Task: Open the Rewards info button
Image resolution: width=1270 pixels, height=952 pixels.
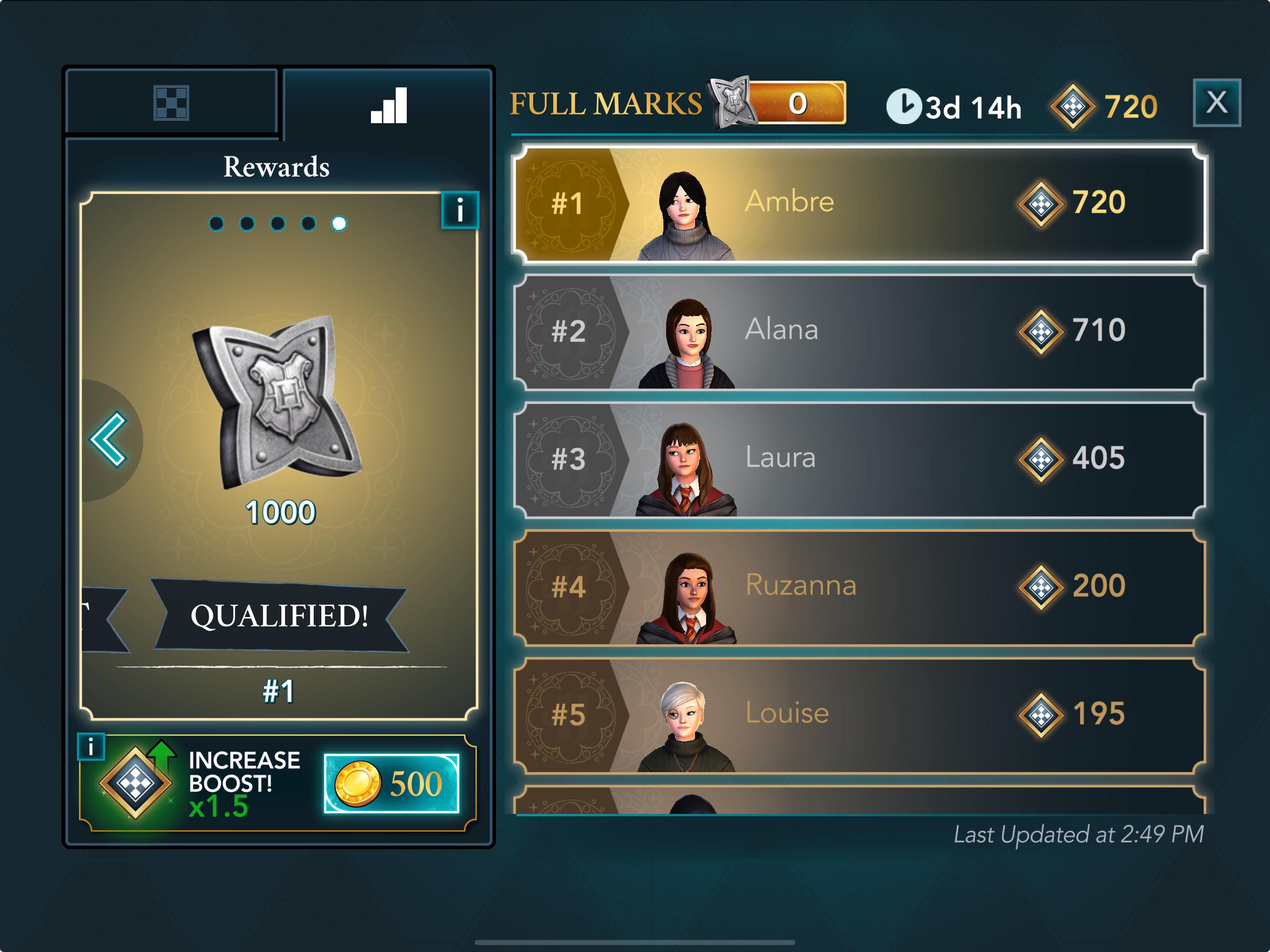Action: [x=460, y=210]
